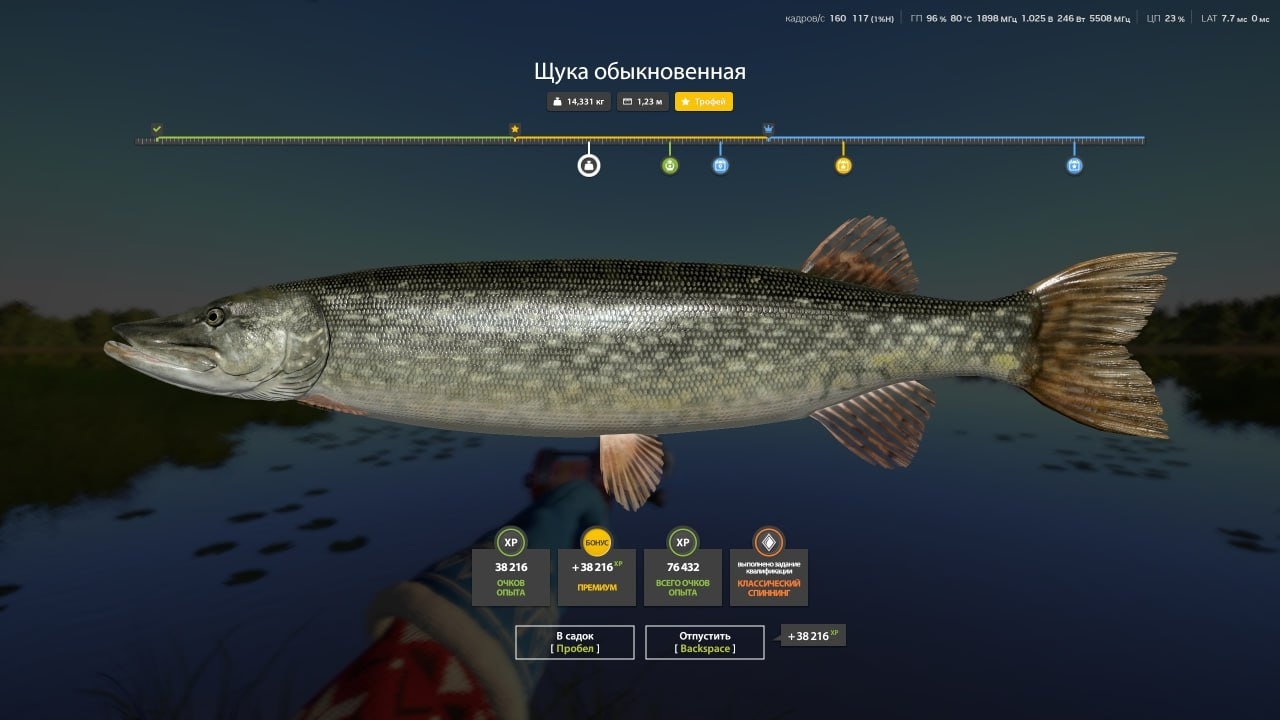Release the fish with the Отпустить button
This screenshot has height=720, width=1280.
tap(705, 642)
